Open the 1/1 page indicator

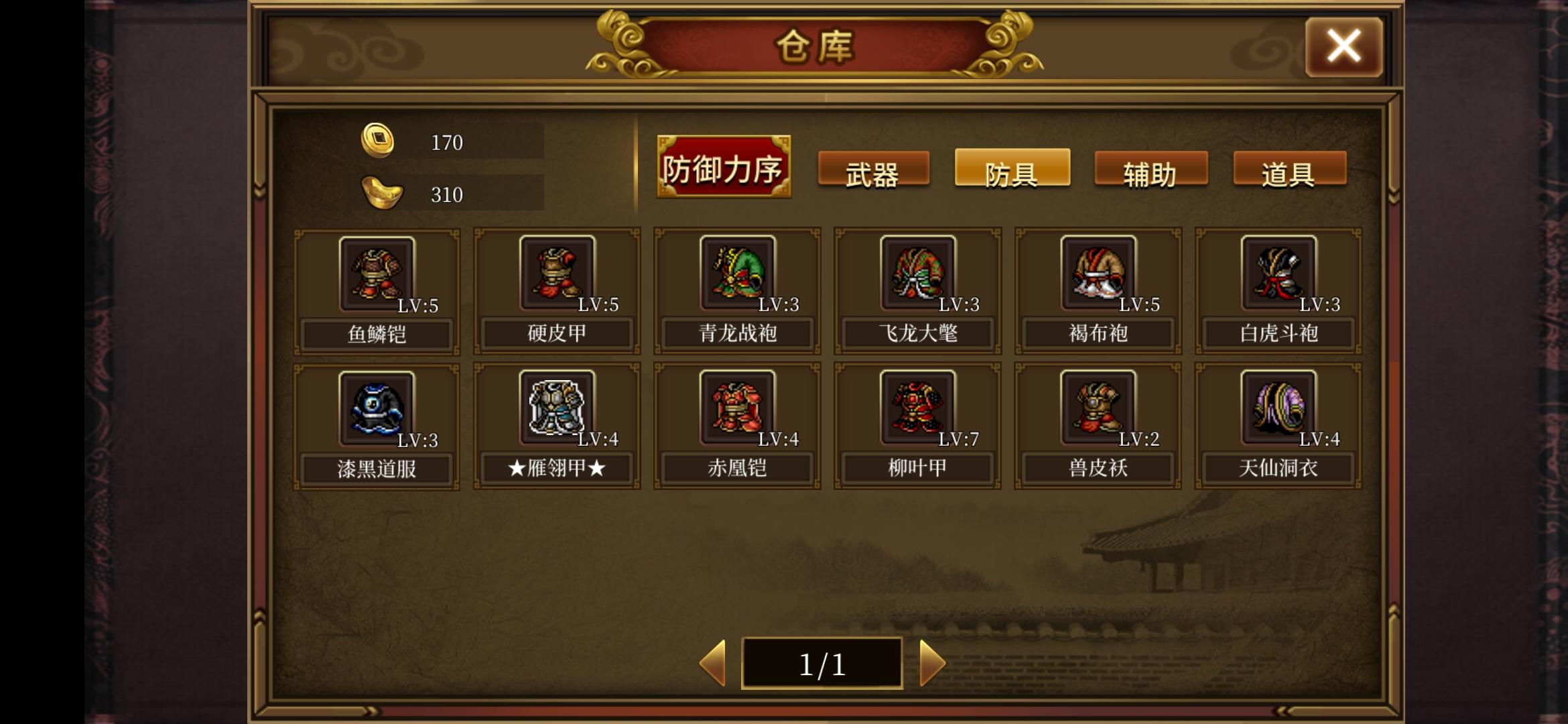[x=822, y=662]
